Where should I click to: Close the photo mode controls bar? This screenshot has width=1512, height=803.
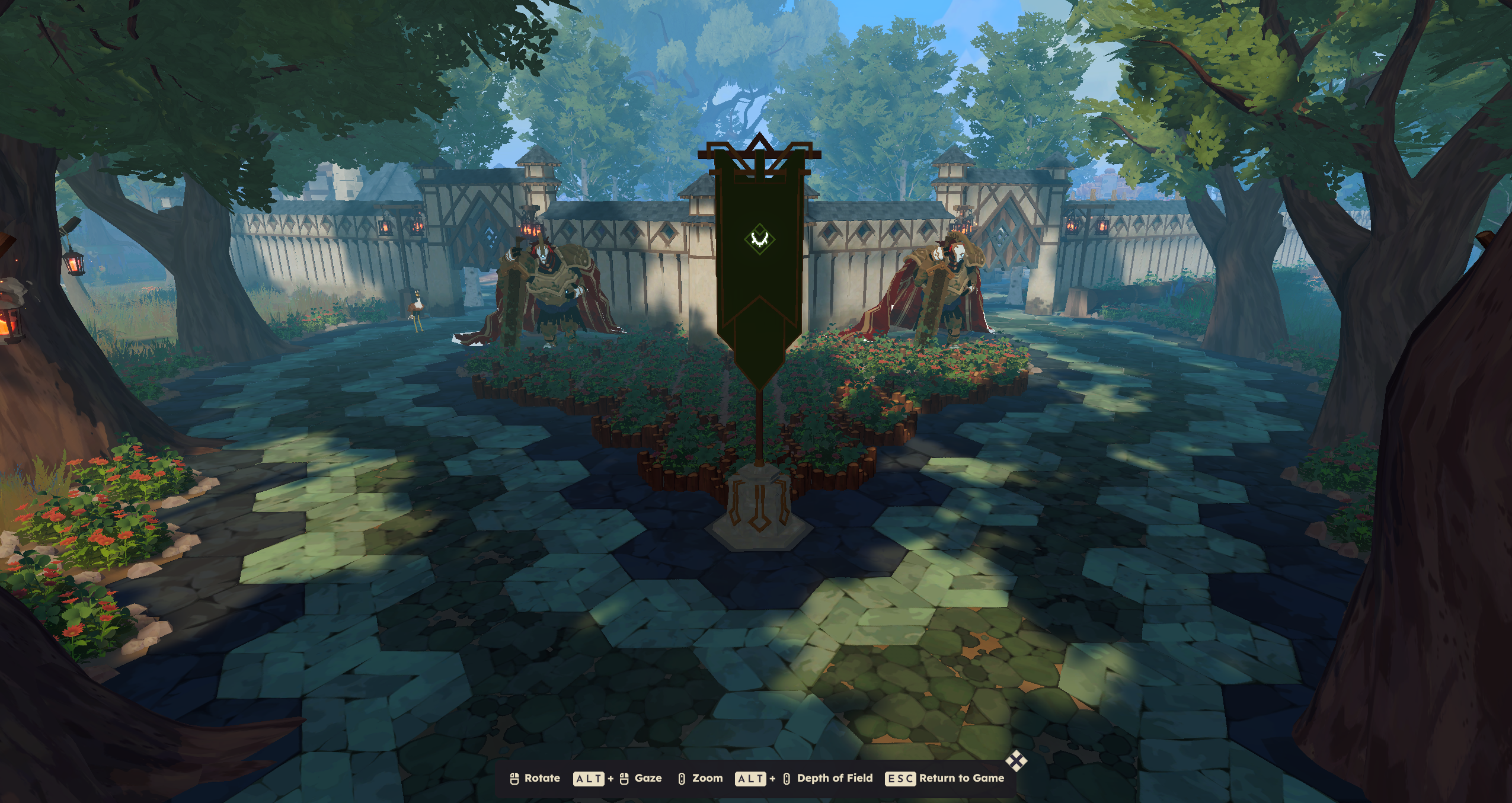pos(1016,761)
